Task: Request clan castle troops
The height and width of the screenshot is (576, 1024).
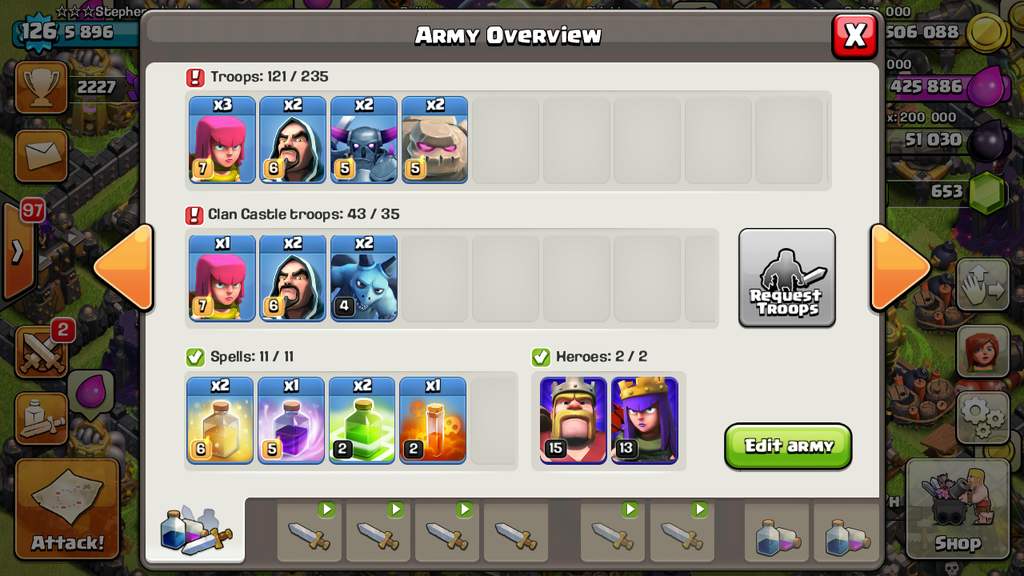Action: point(787,278)
